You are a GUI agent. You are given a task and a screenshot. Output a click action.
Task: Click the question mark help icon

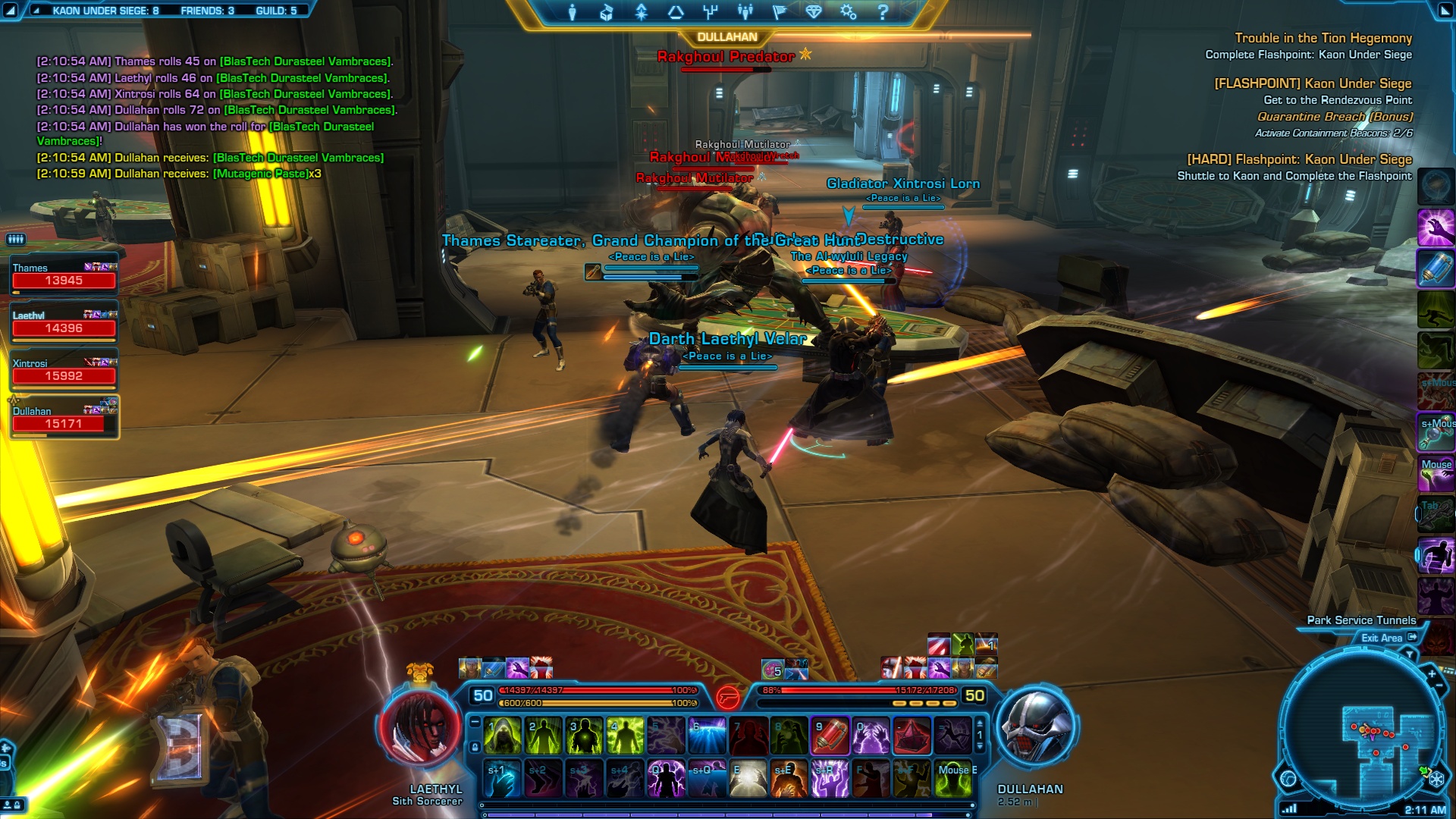[x=883, y=12]
